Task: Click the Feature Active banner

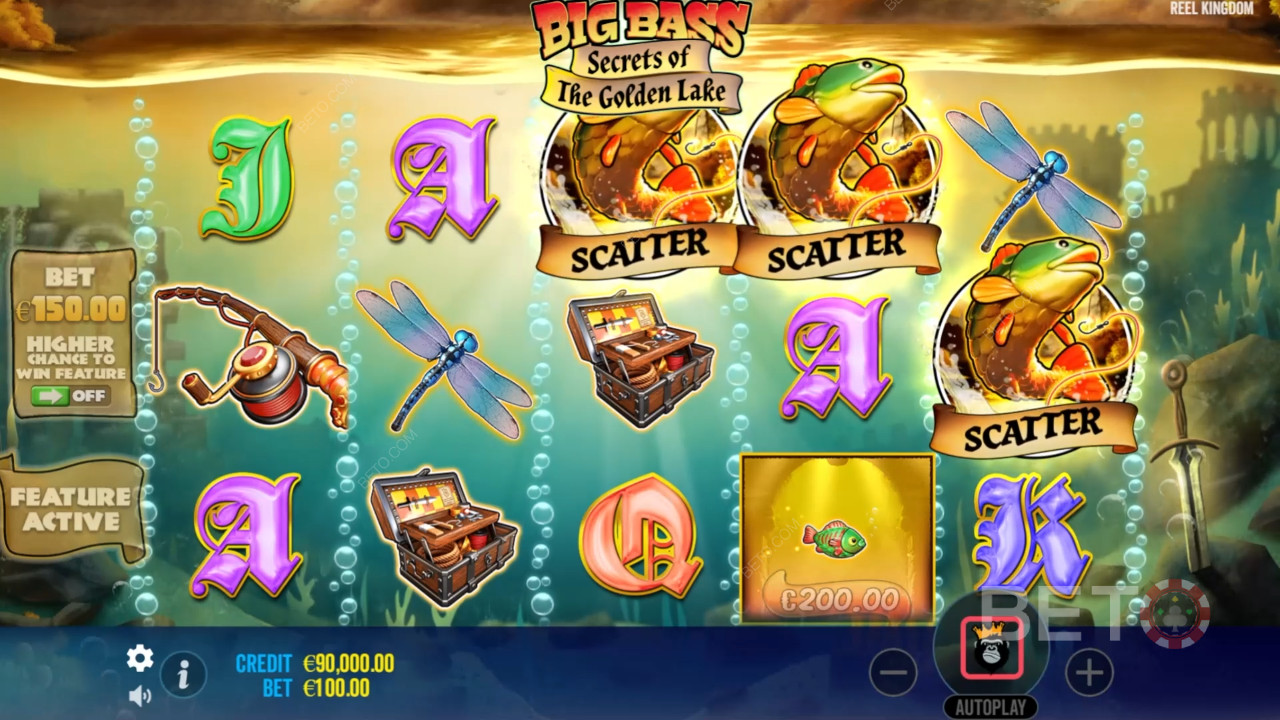Action: click(x=71, y=509)
